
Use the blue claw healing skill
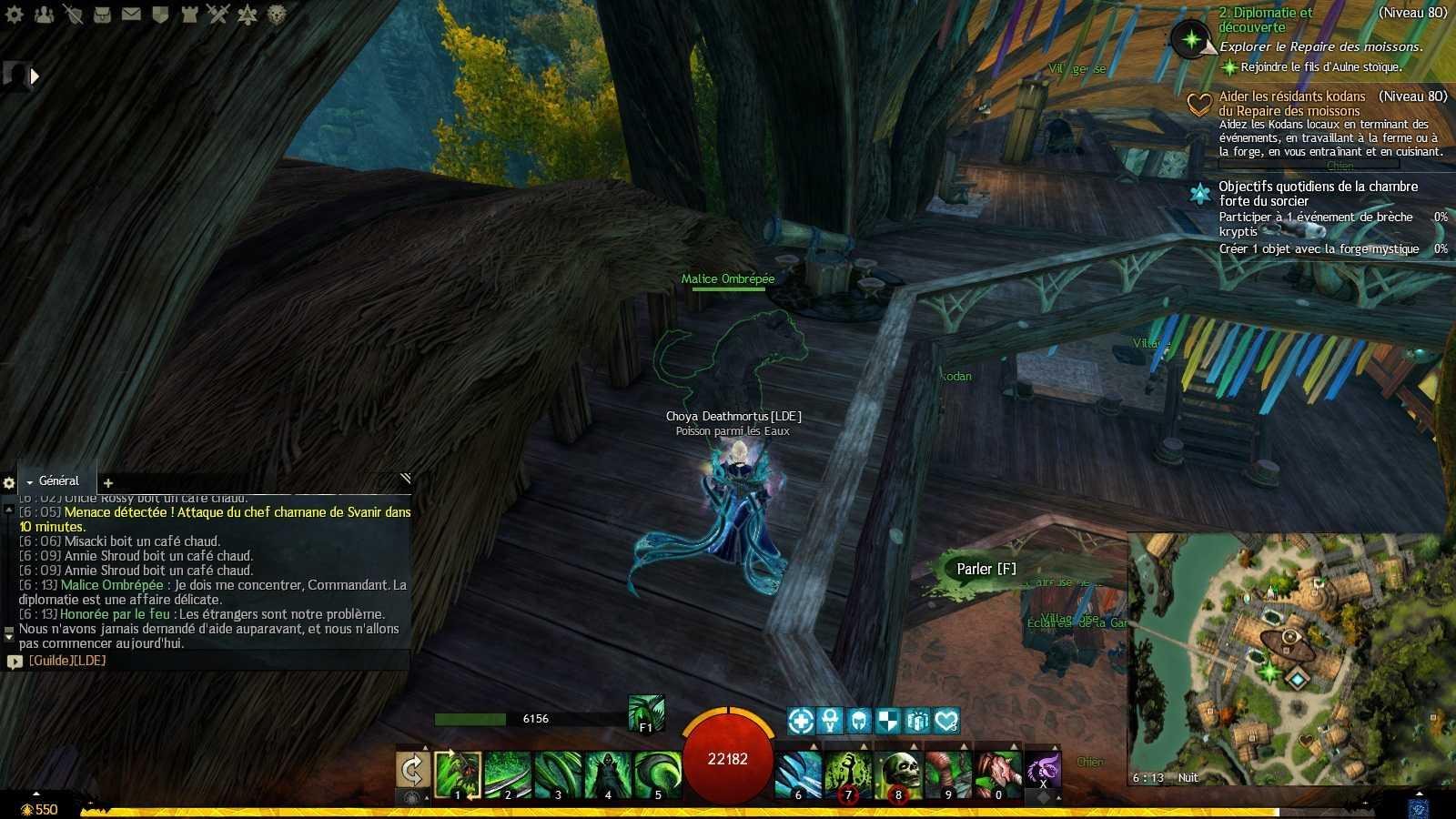[x=798, y=773]
